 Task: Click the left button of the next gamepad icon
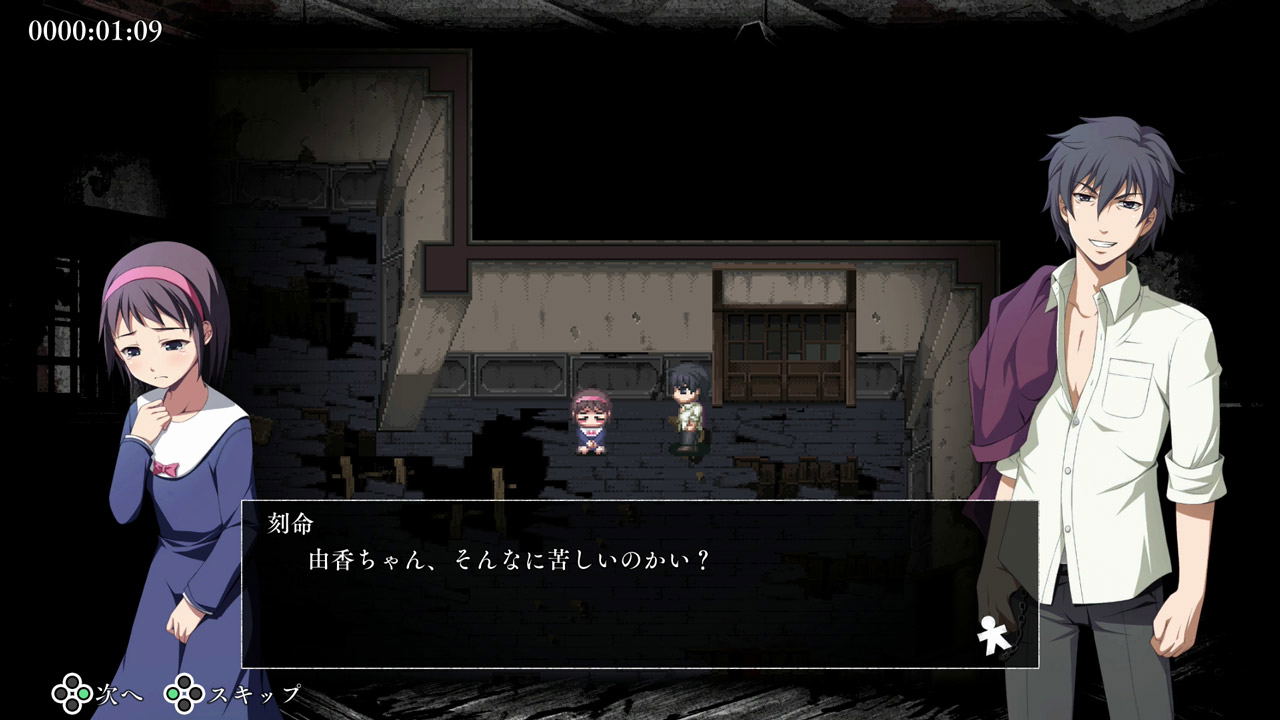tap(60, 693)
